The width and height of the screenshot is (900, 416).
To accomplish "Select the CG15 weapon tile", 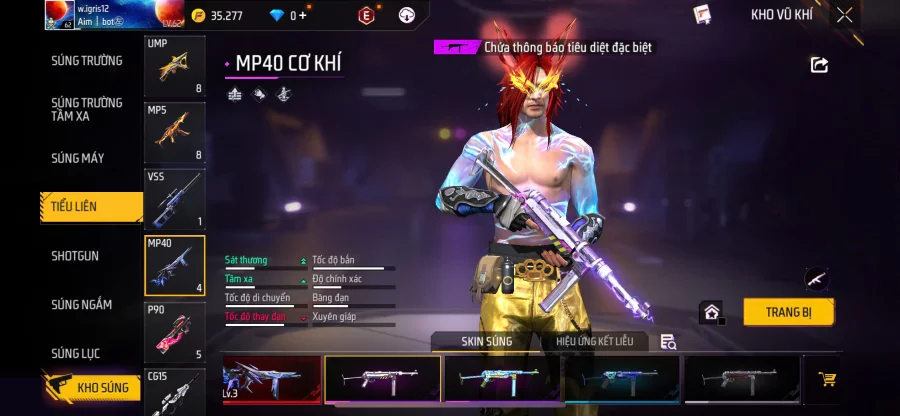I will 174,392.
